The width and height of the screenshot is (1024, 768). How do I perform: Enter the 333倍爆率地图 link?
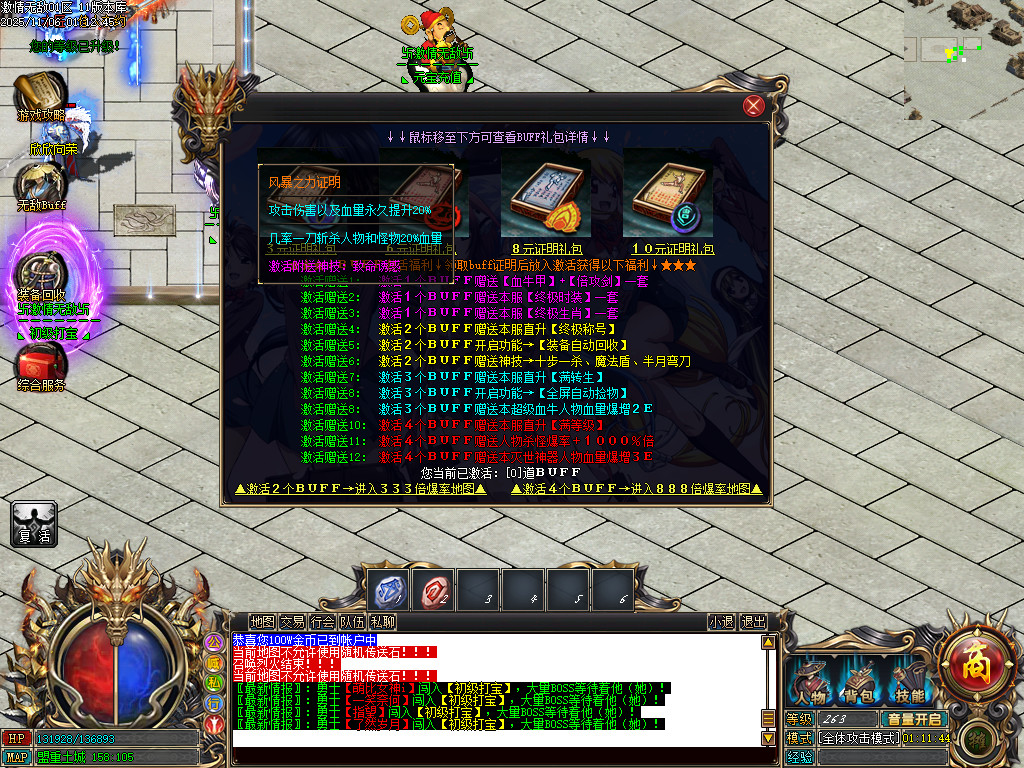[360, 489]
